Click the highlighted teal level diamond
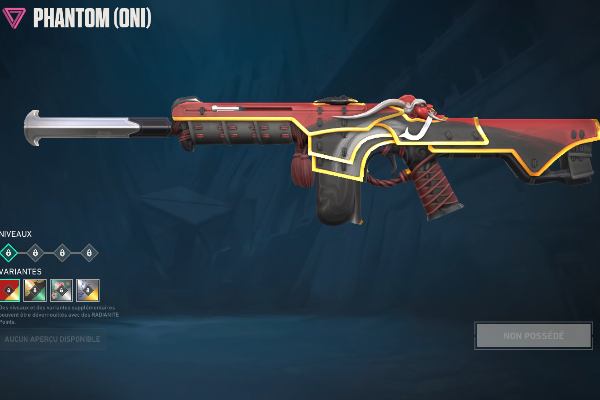Screen dimensions: 600x400 pos(8,252)
